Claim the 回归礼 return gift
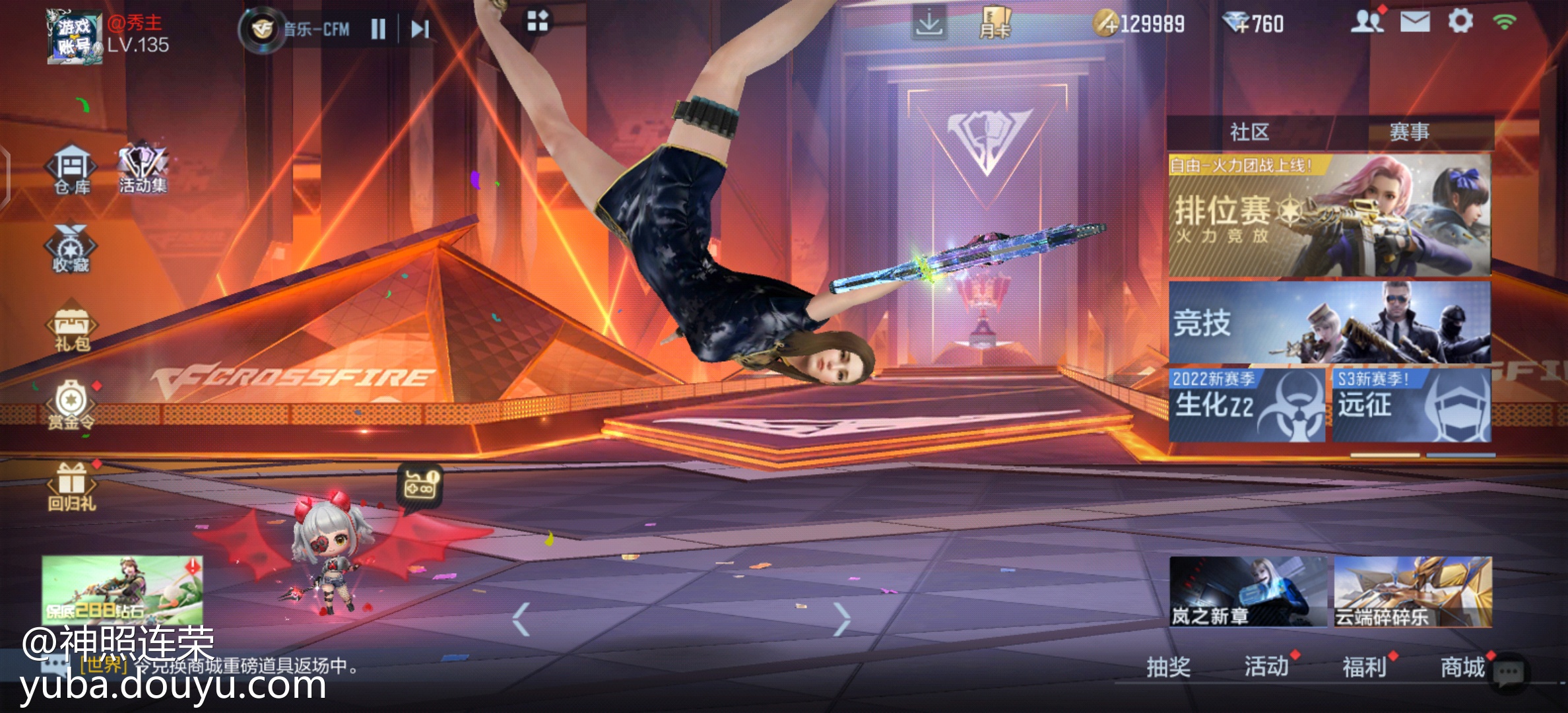The height and width of the screenshot is (713, 1568). coord(72,487)
